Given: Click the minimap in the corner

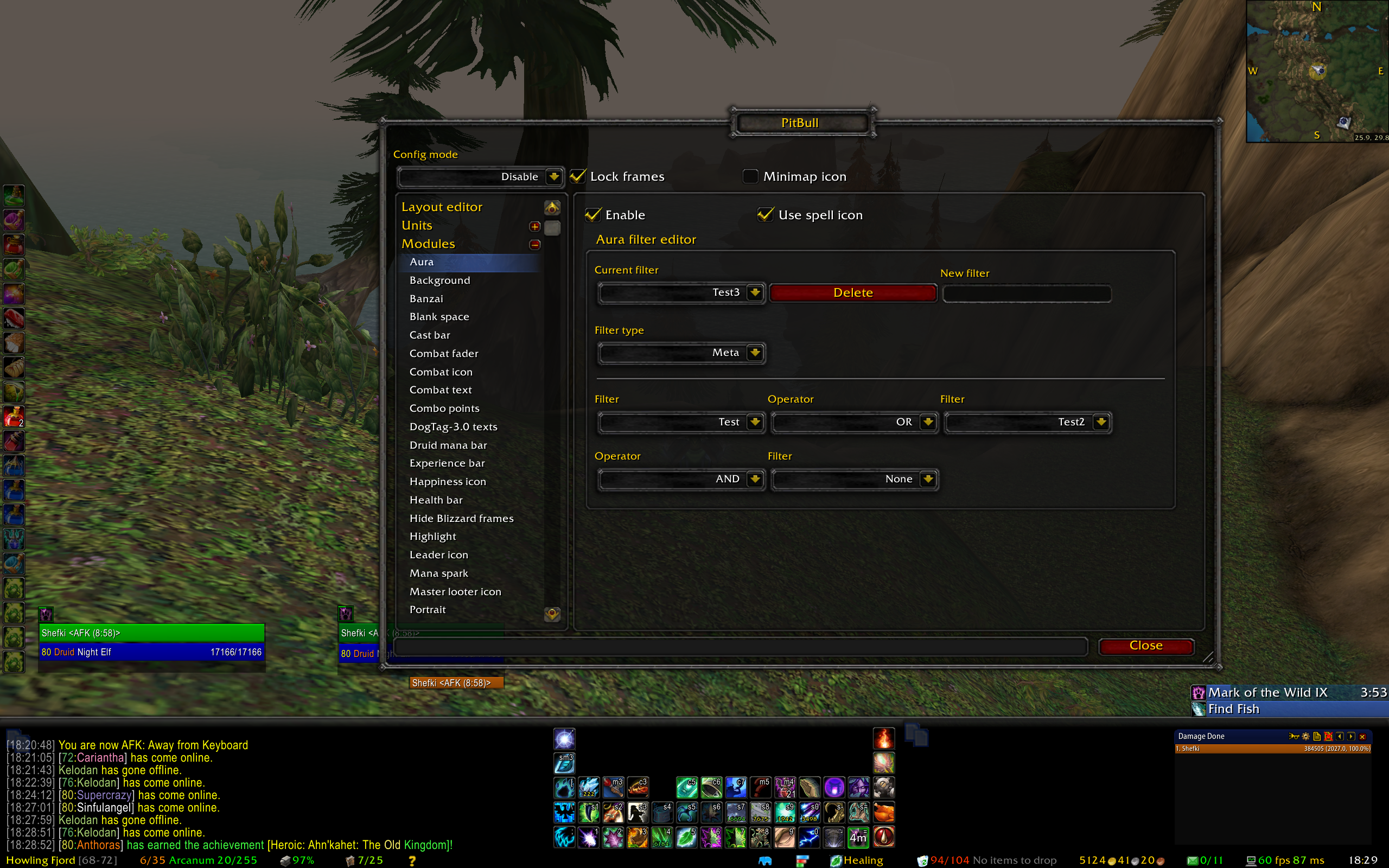Looking at the screenshot, I should pos(1317,71).
